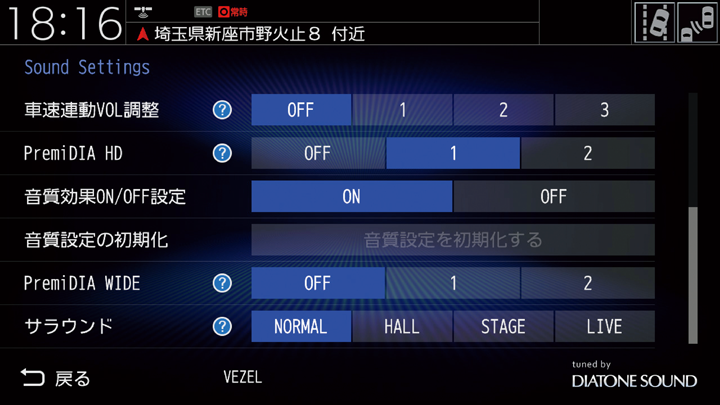Set PremiDIA WIDE to level 2
The height and width of the screenshot is (405, 720).
pos(587,283)
